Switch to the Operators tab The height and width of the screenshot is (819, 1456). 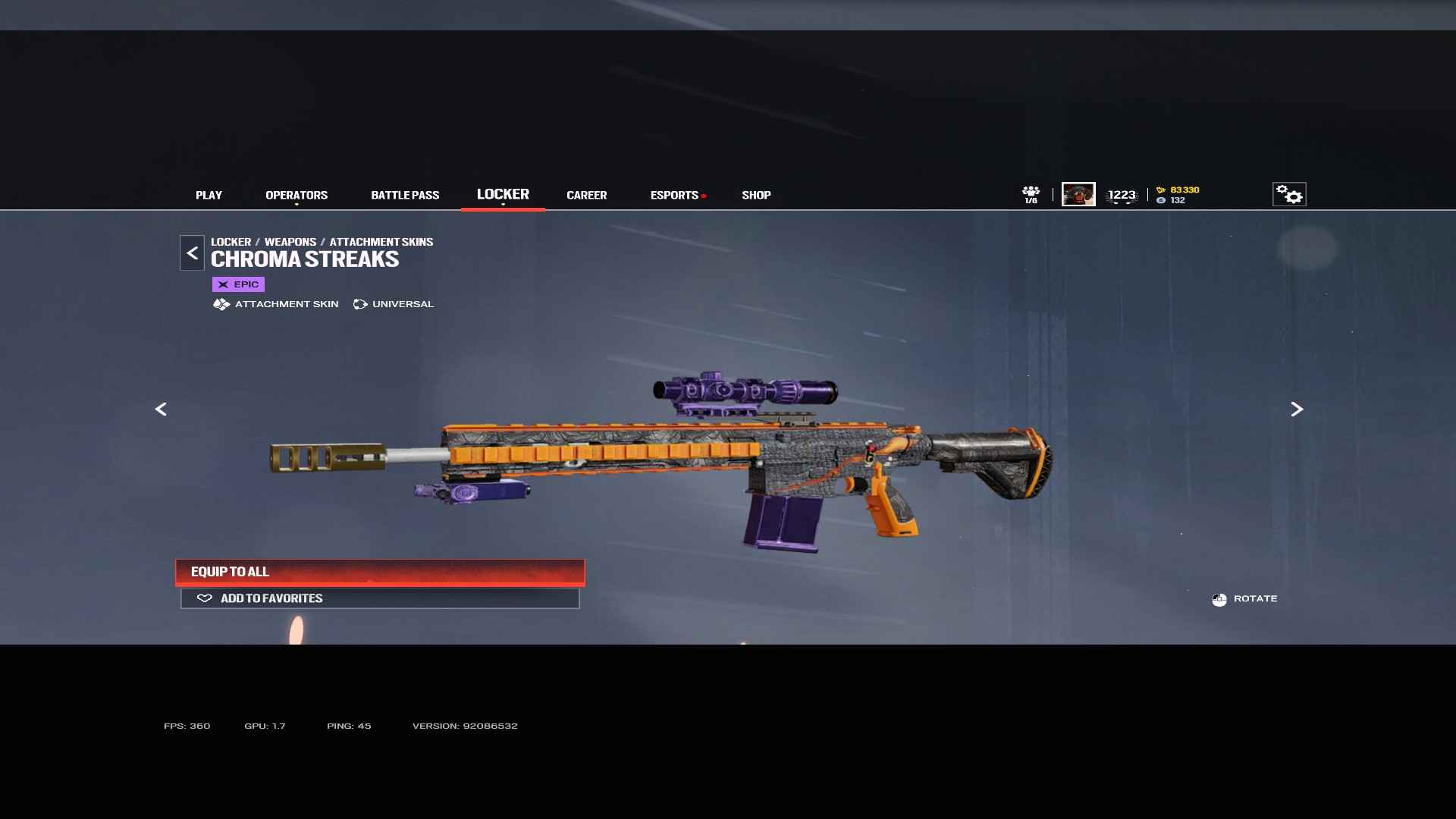point(297,195)
